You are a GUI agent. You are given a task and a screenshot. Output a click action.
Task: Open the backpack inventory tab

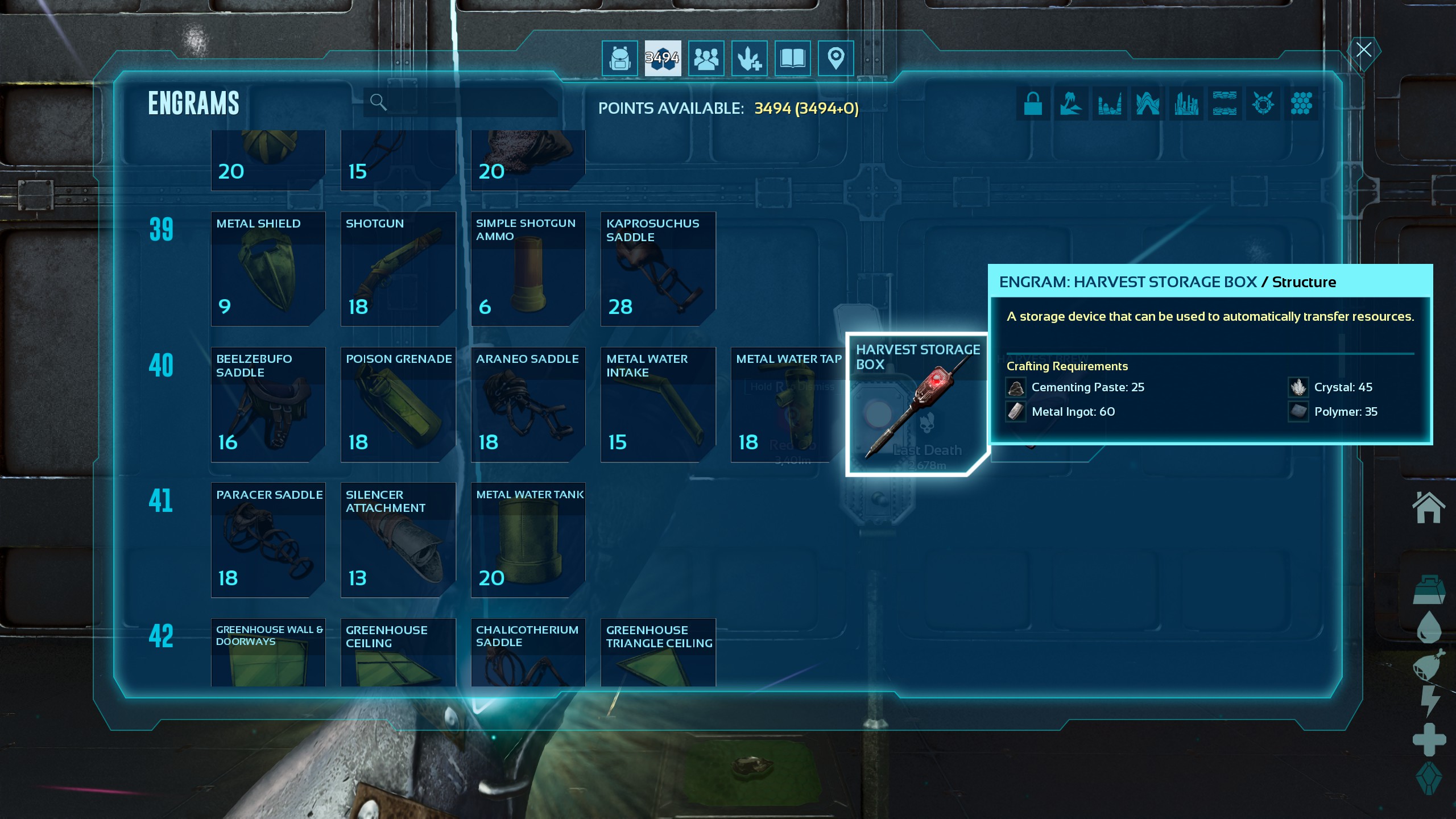pyautogui.click(x=619, y=58)
